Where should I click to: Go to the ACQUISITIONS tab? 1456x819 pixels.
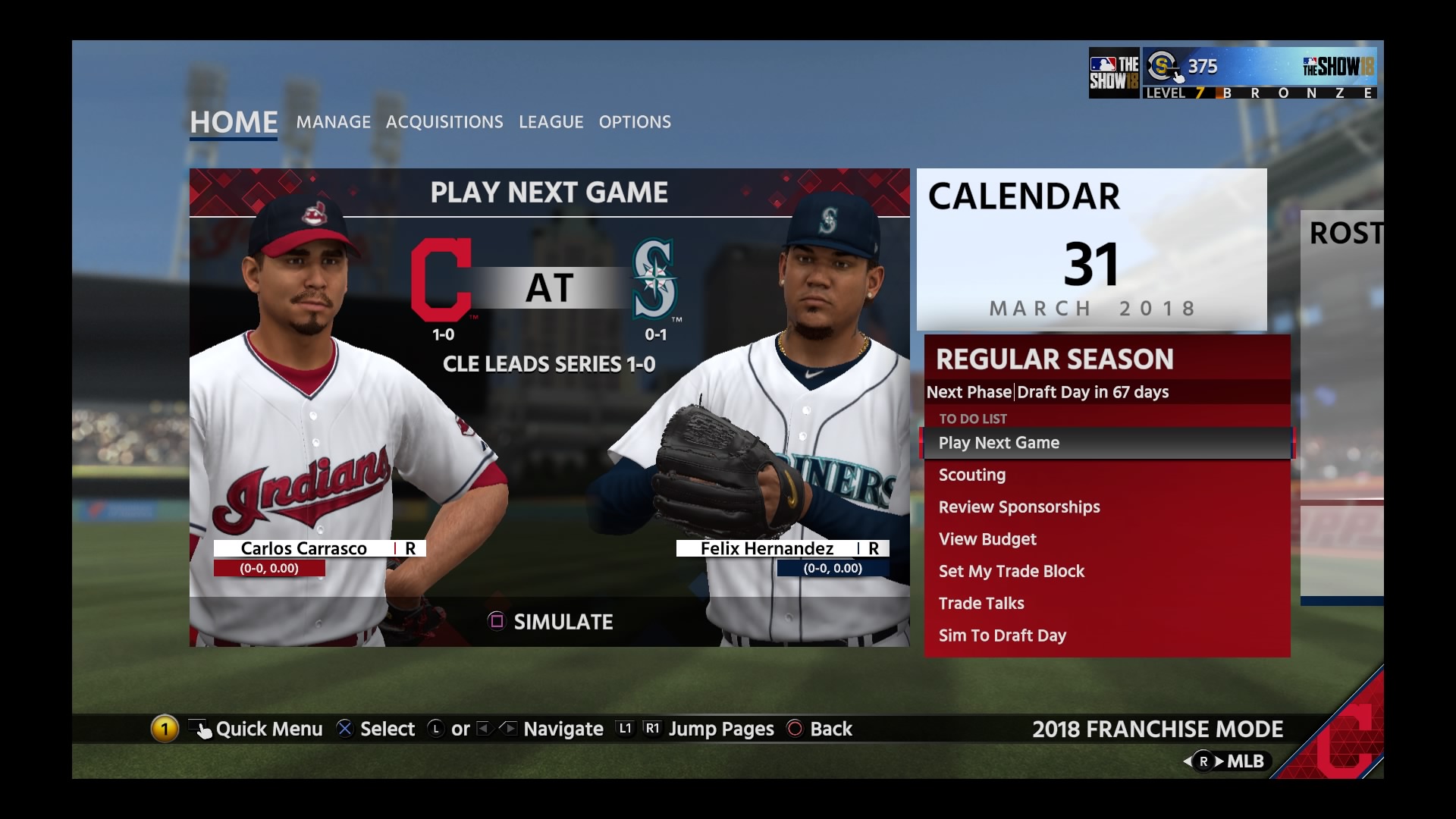[x=444, y=122]
